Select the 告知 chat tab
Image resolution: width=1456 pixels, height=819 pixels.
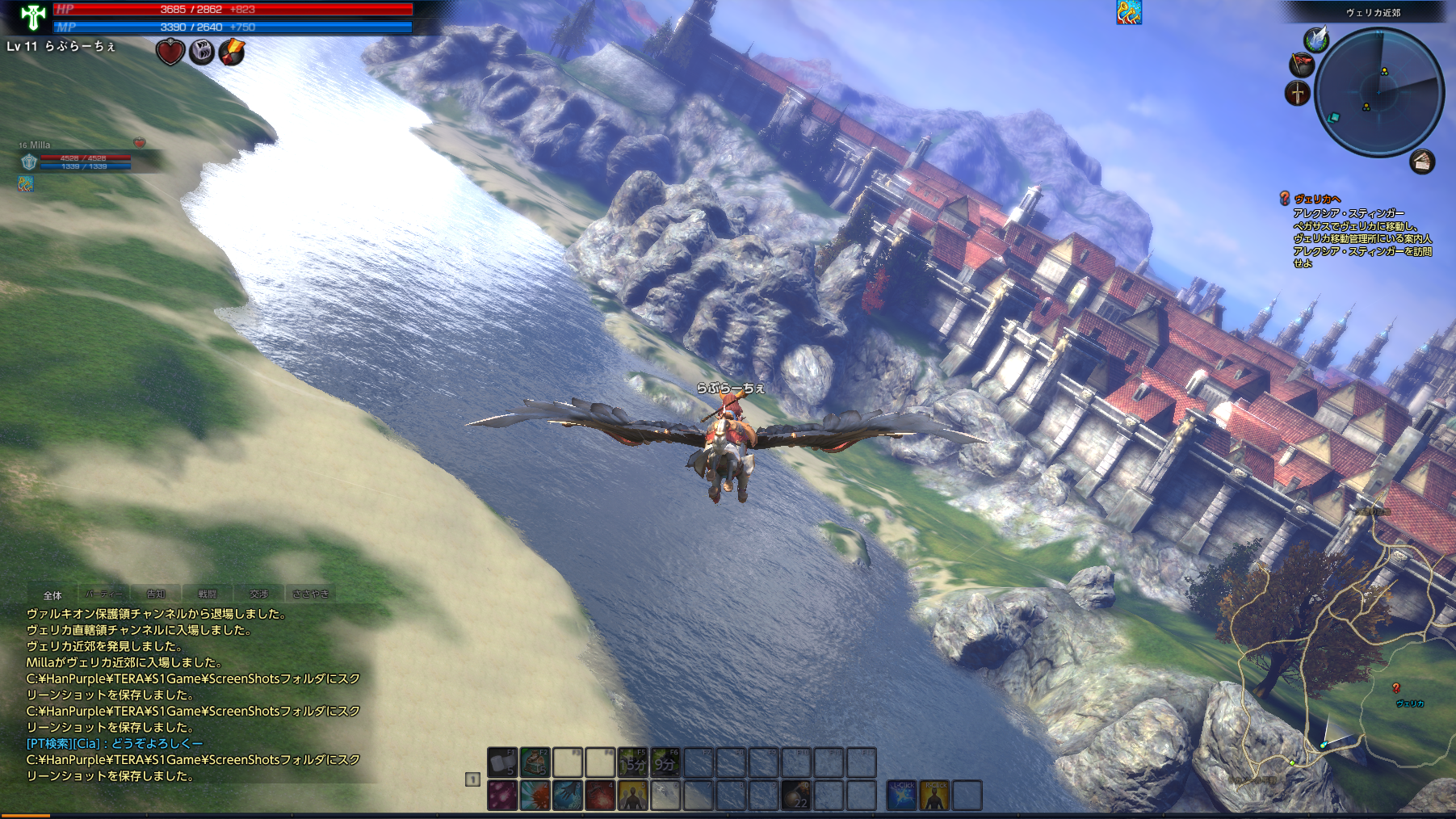[x=156, y=594]
